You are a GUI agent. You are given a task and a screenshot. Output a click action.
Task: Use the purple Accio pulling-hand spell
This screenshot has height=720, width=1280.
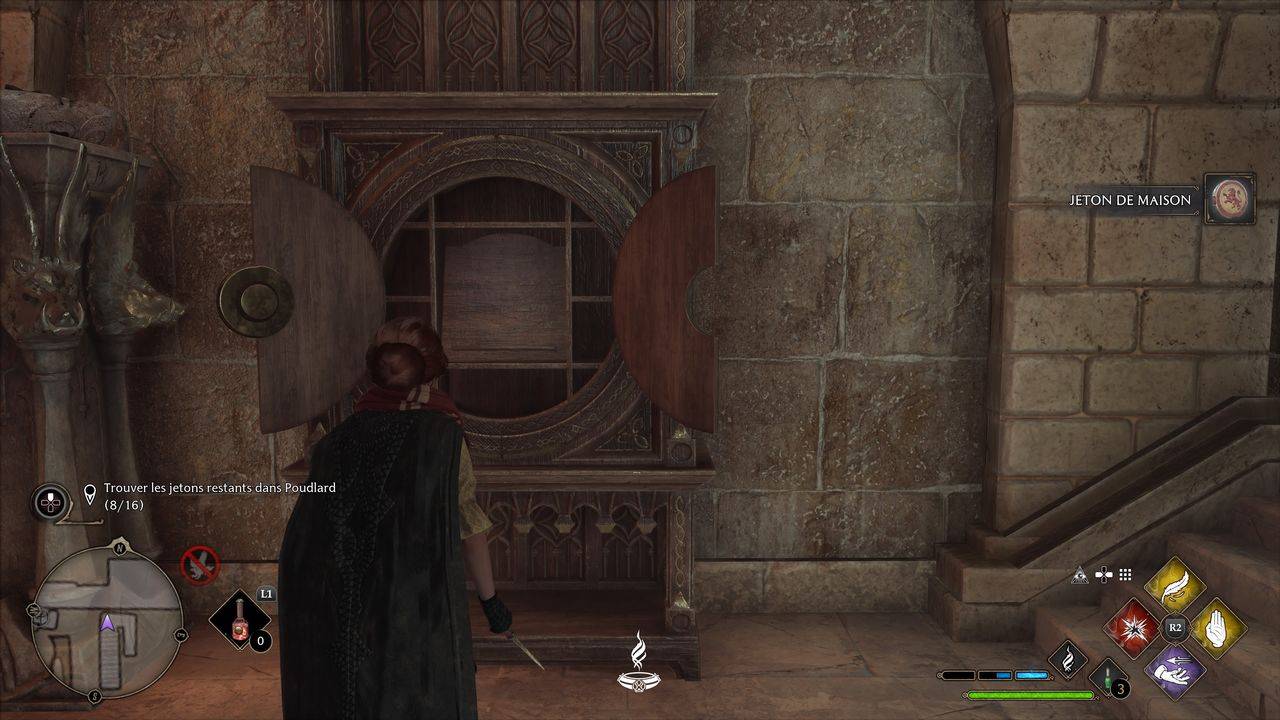[1174, 670]
